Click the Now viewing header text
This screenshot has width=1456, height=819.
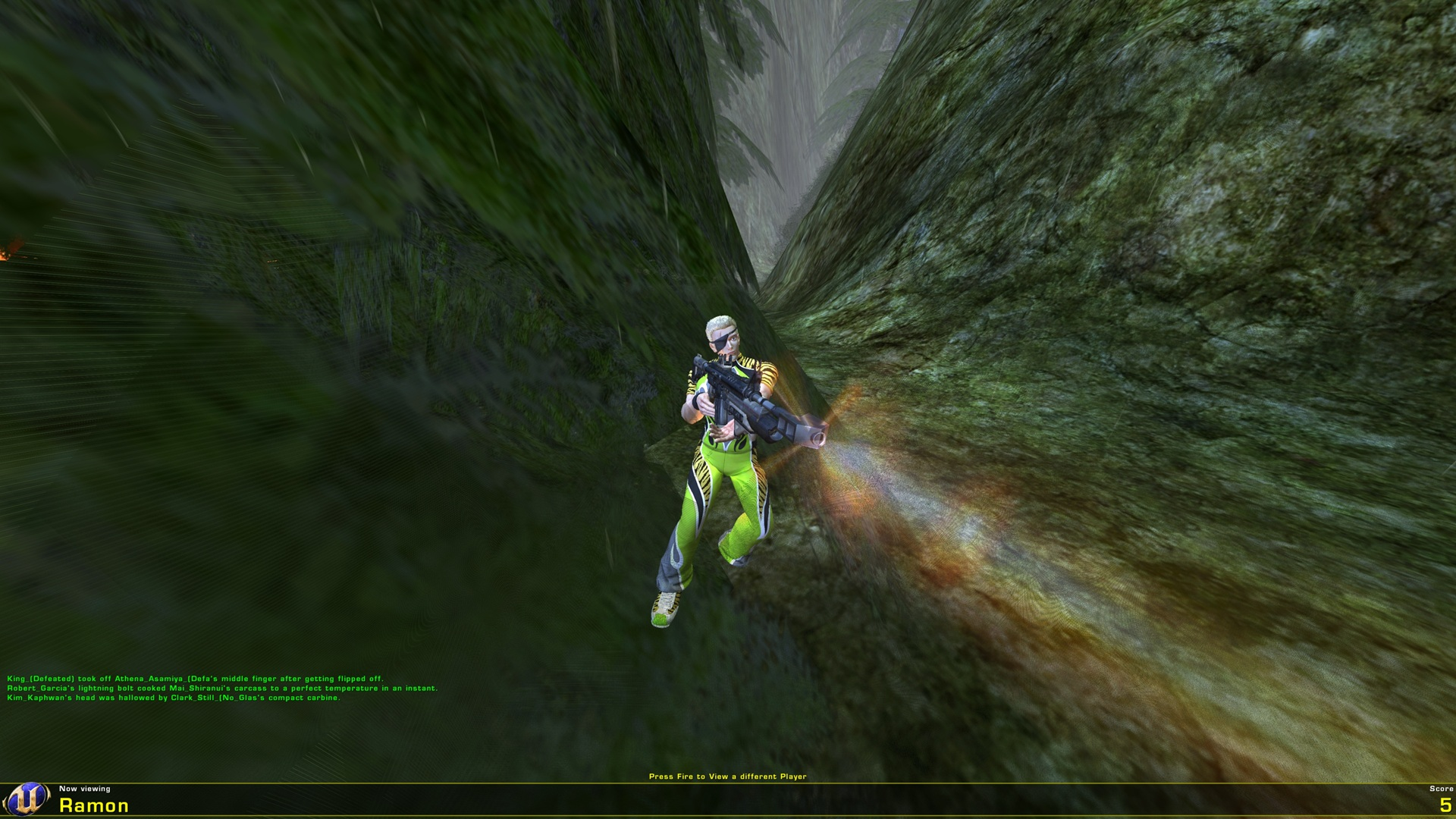pyautogui.click(x=86, y=789)
